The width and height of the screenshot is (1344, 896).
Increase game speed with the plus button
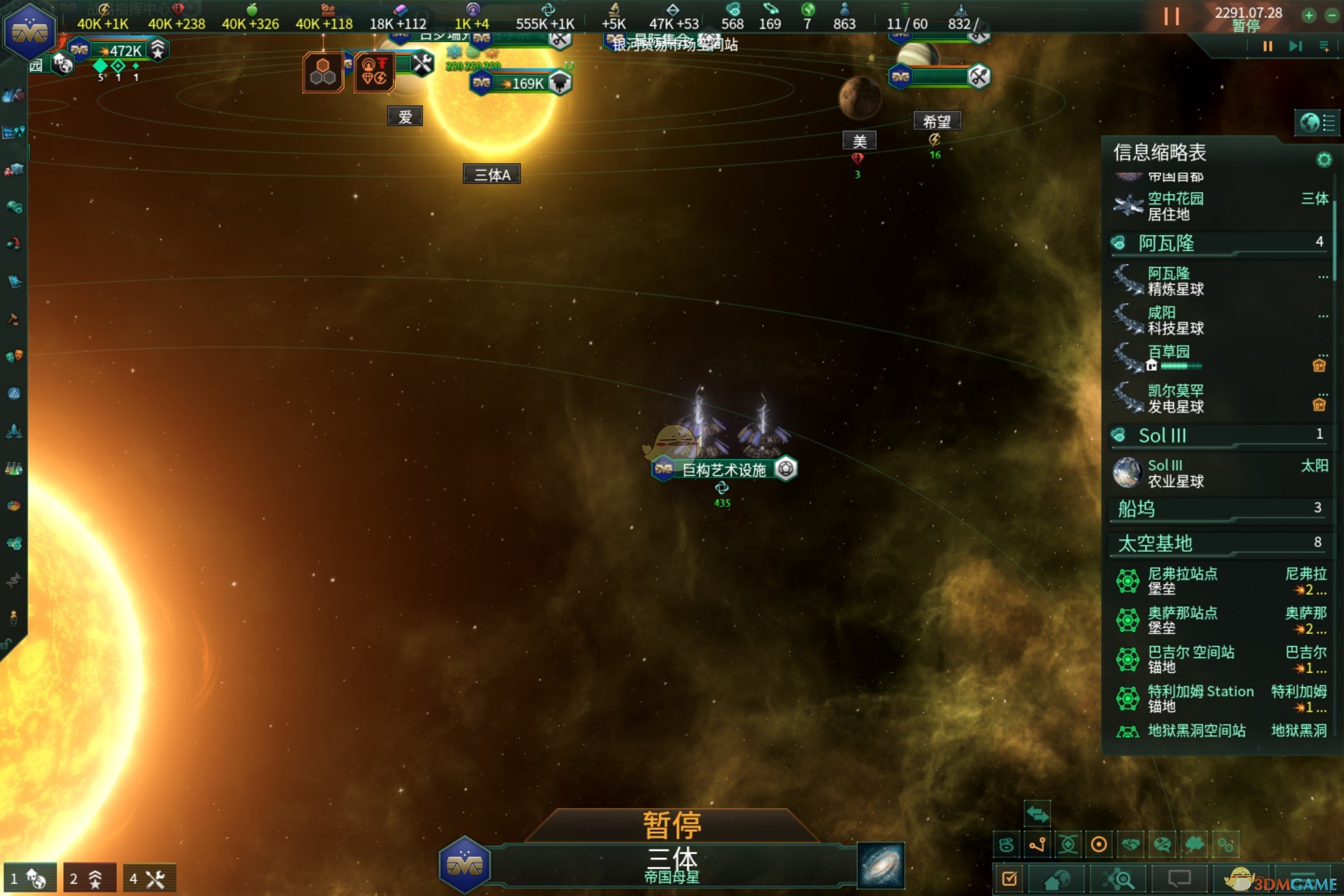pos(1309,16)
